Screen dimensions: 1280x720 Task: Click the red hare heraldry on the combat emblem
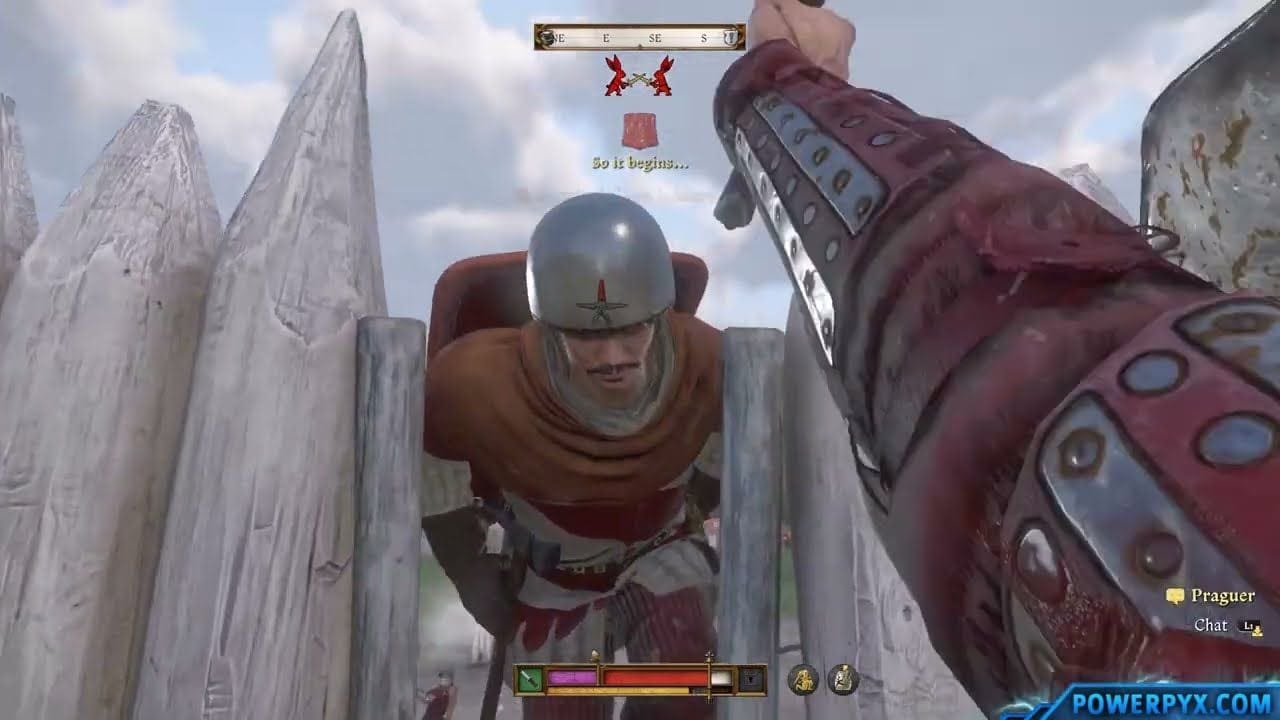(616, 76)
